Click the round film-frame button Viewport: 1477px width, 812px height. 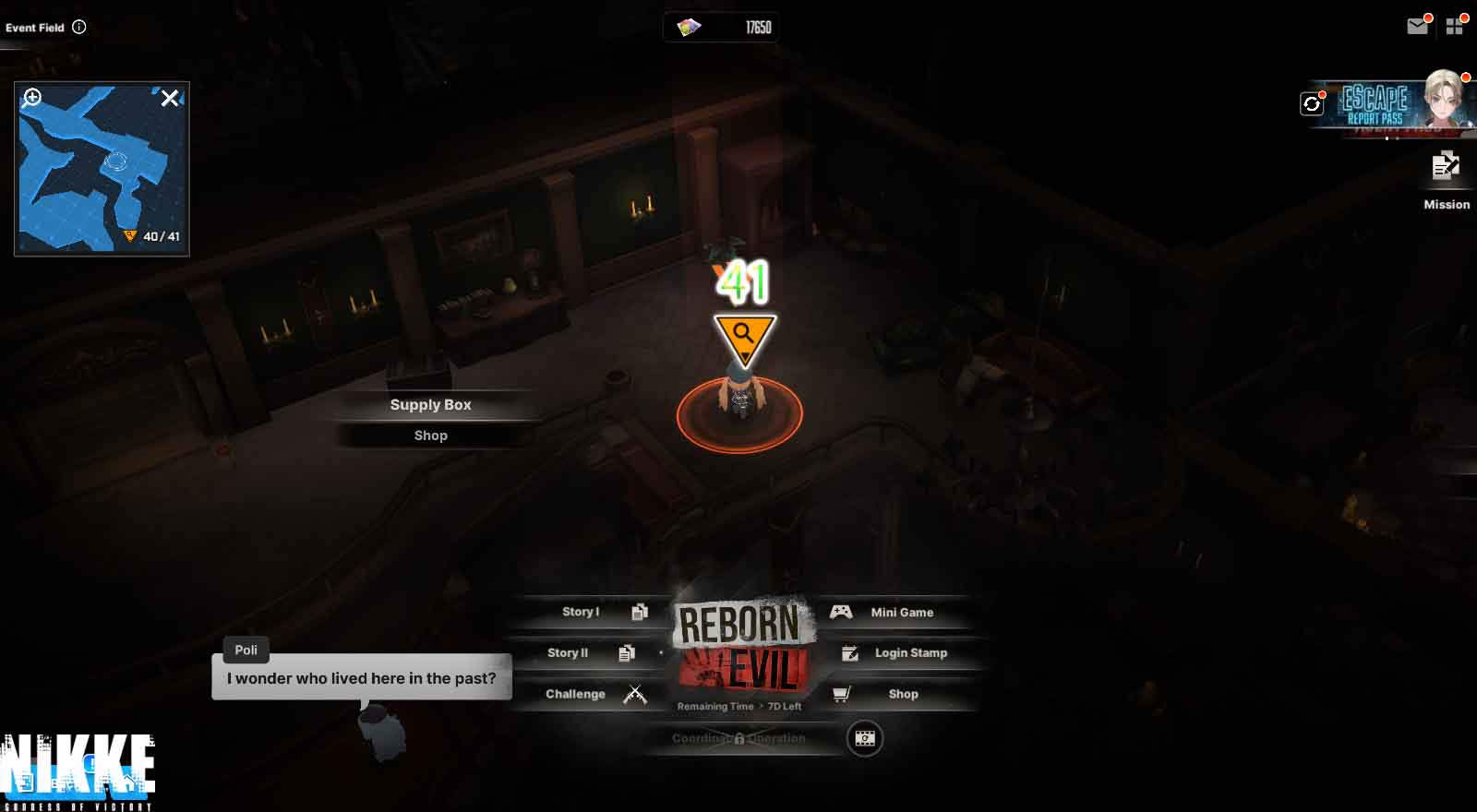[x=865, y=738]
